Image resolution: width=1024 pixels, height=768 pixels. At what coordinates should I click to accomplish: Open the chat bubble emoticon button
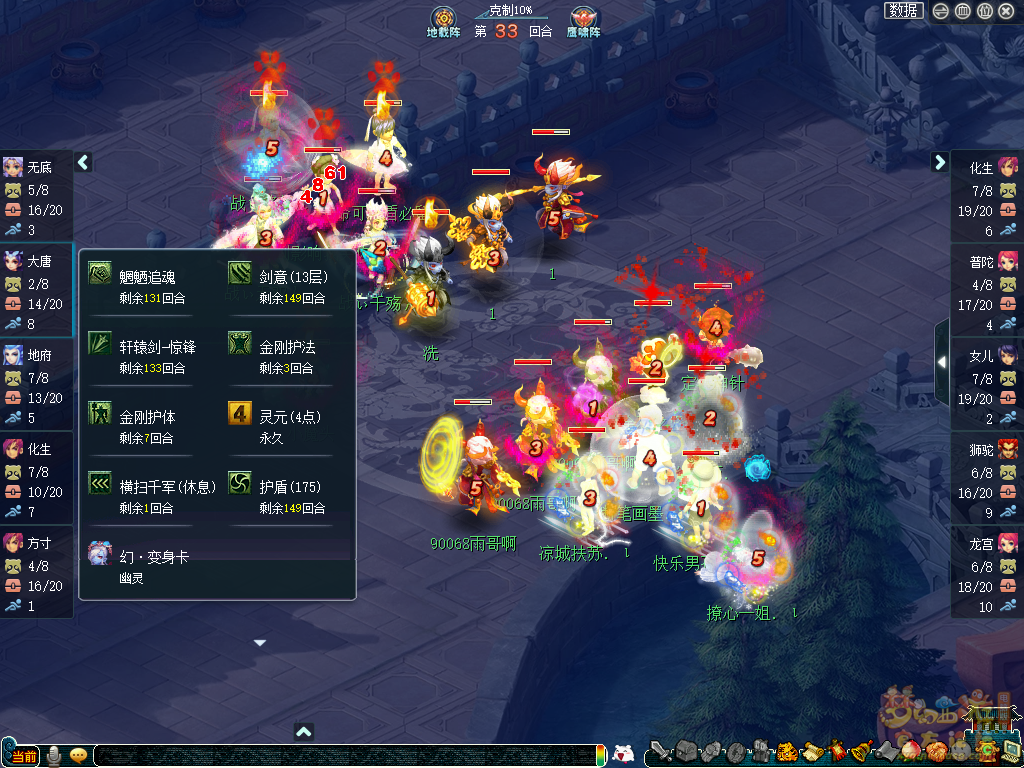click(x=78, y=755)
